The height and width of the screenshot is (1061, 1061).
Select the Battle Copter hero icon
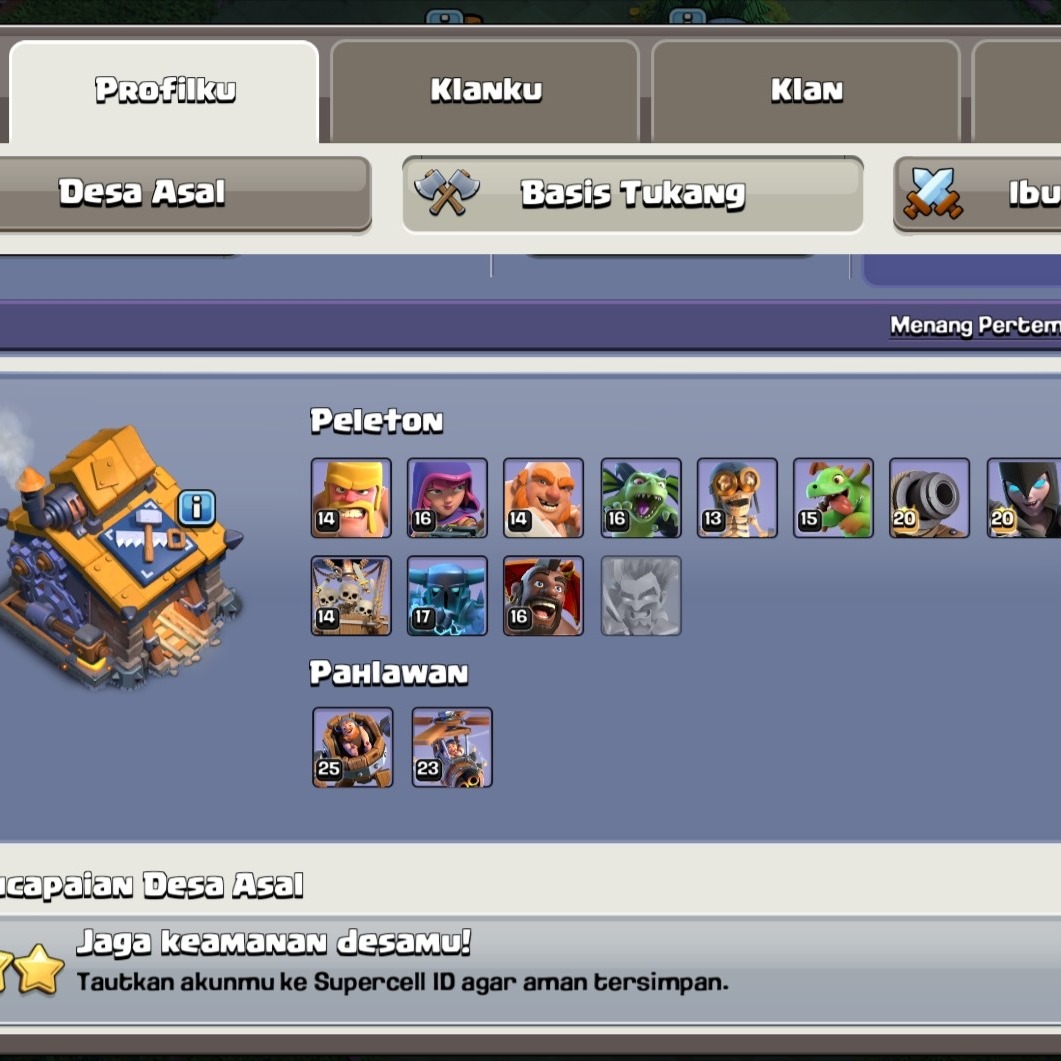452,747
